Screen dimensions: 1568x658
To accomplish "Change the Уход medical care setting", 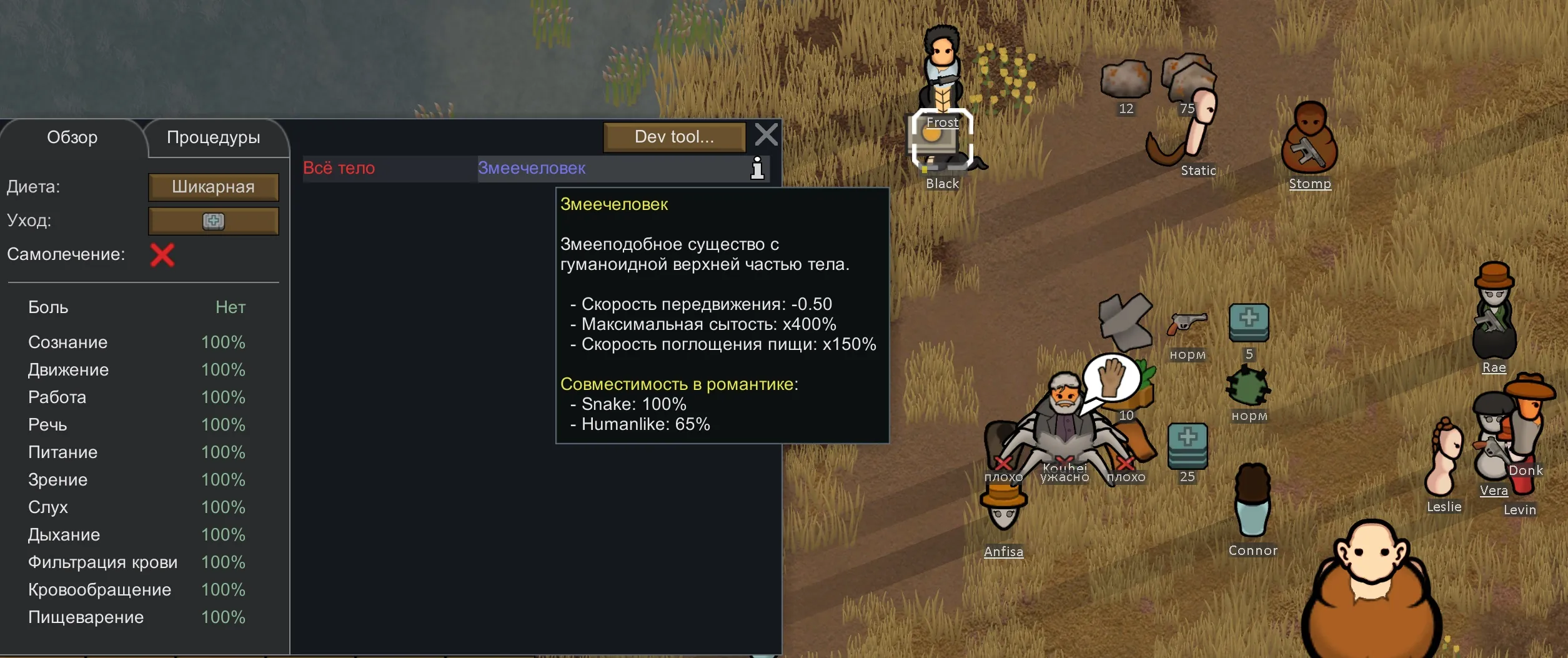I will pos(213,221).
